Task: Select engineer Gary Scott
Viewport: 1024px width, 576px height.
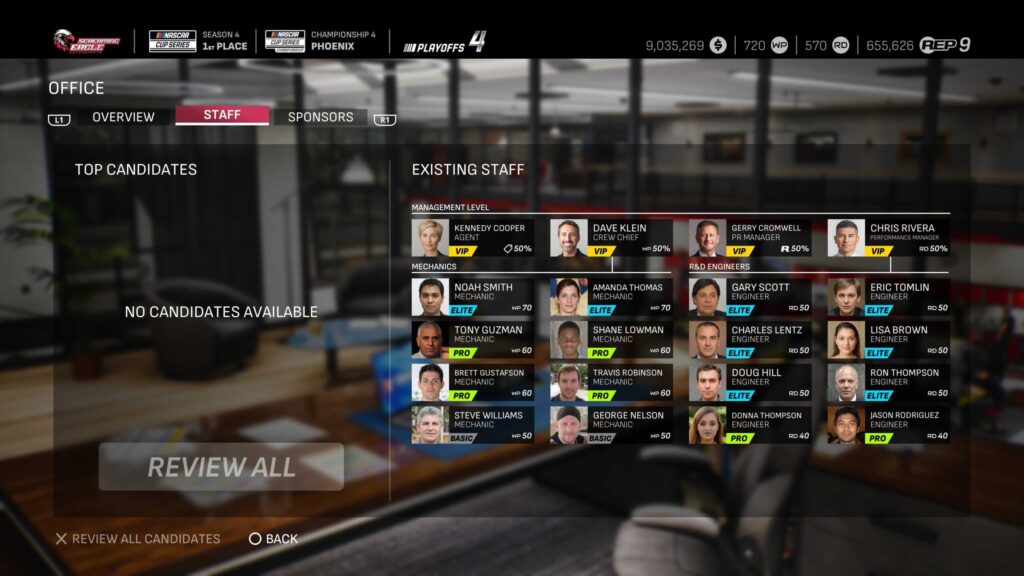Action: (x=749, y=297)
